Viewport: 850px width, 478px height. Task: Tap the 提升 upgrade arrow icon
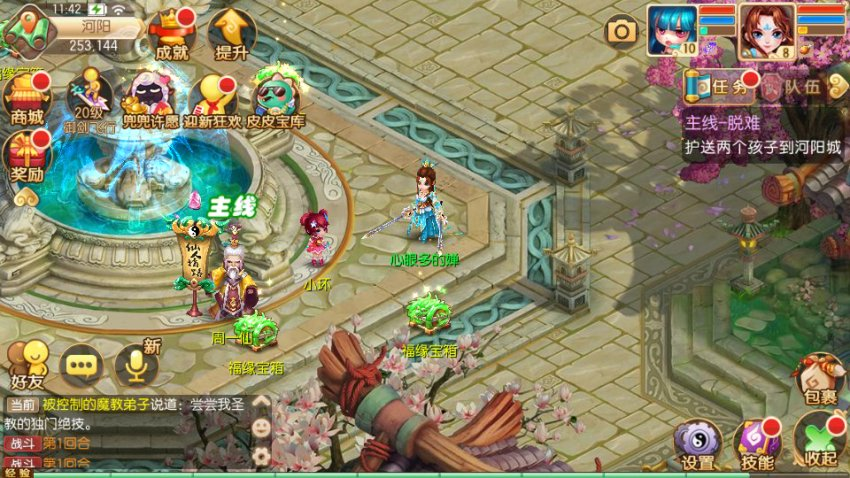231,36
